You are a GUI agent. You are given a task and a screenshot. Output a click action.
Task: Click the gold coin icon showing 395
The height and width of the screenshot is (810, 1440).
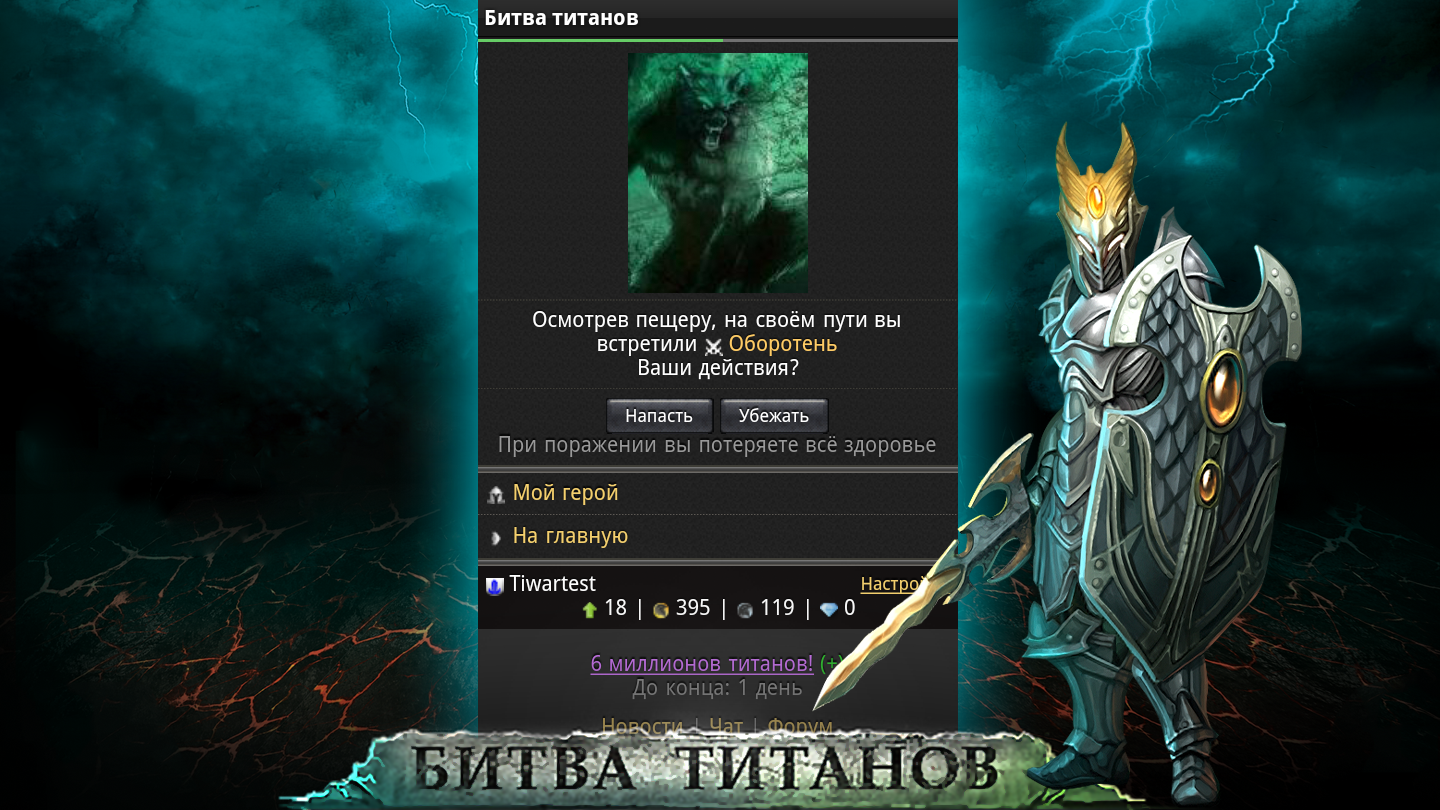[660, 608]
